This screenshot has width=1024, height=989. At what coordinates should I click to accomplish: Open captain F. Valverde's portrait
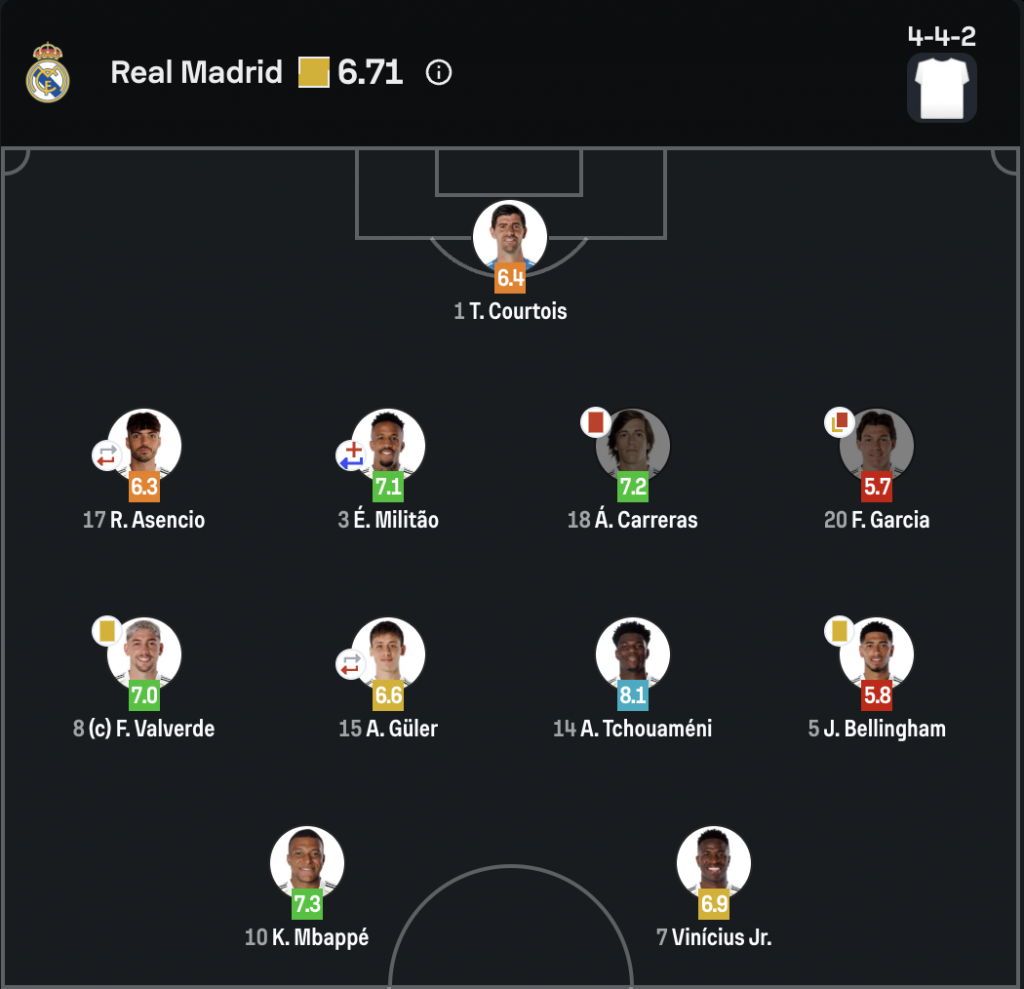pyautogui.click(x=145, y=654)
